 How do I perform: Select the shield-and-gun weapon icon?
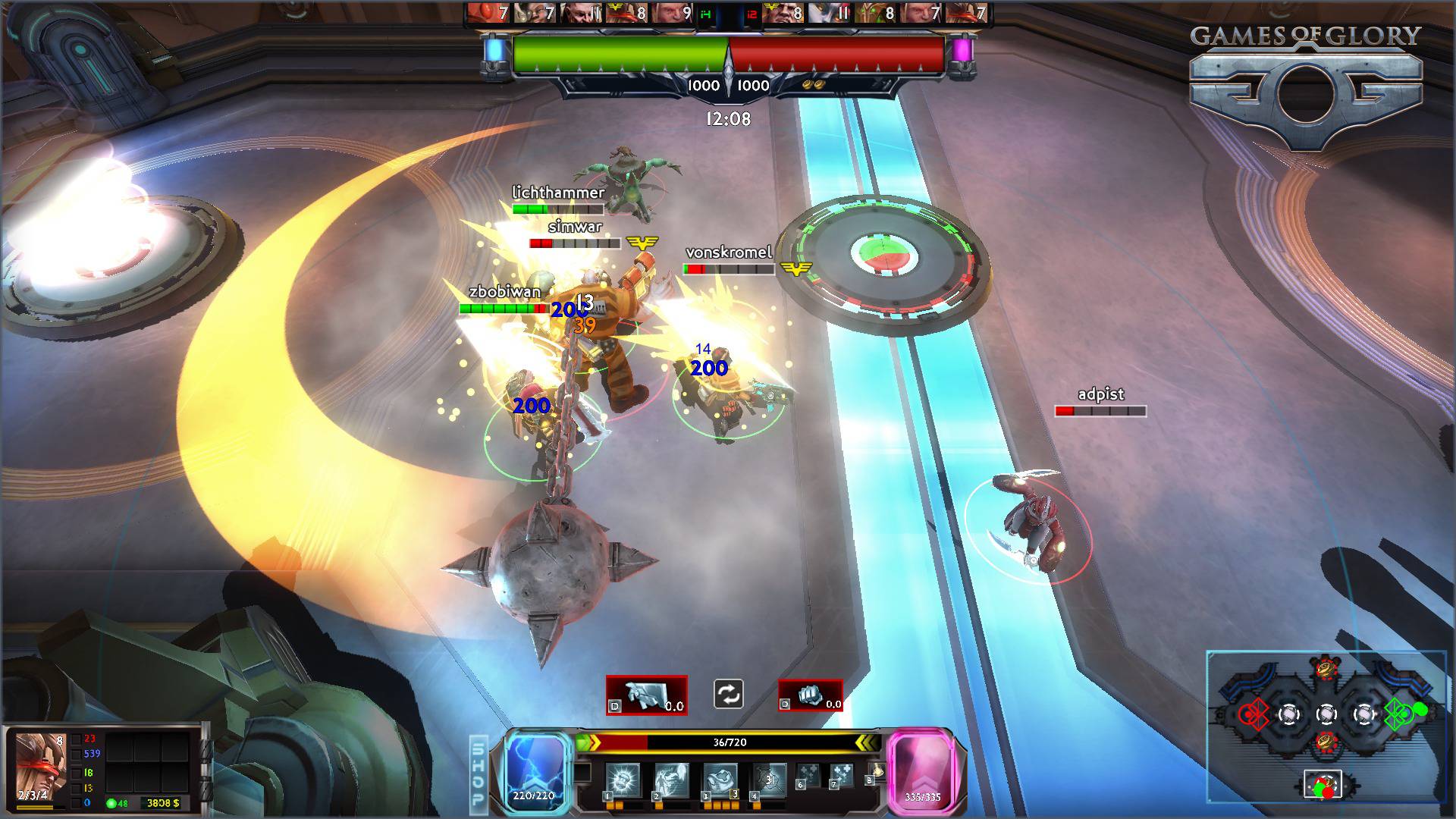coord(646,695)
